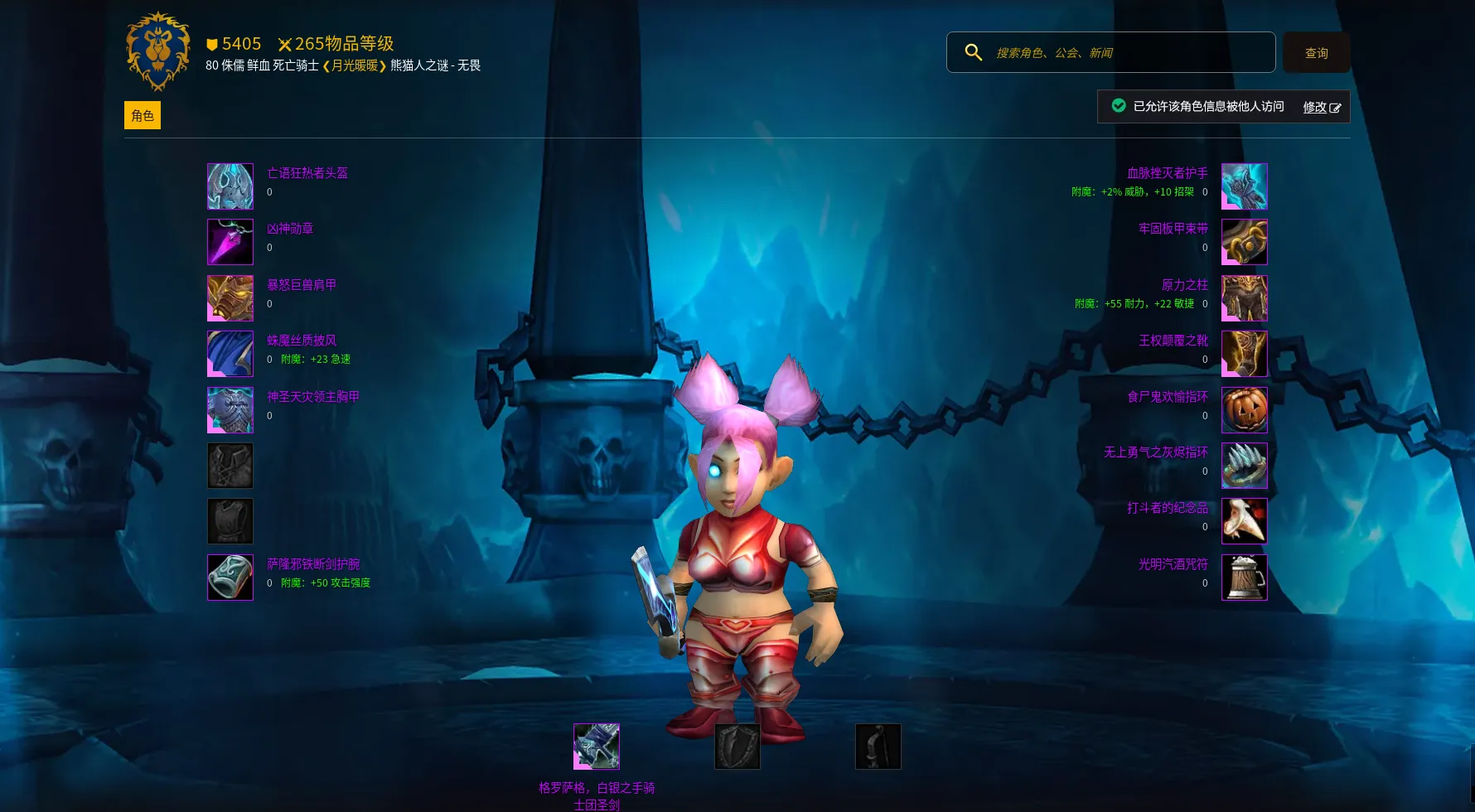Inspect the 凶神勋章 purple necklace icon
Screen dimensions: 1475x812
(x=230, y=242)
